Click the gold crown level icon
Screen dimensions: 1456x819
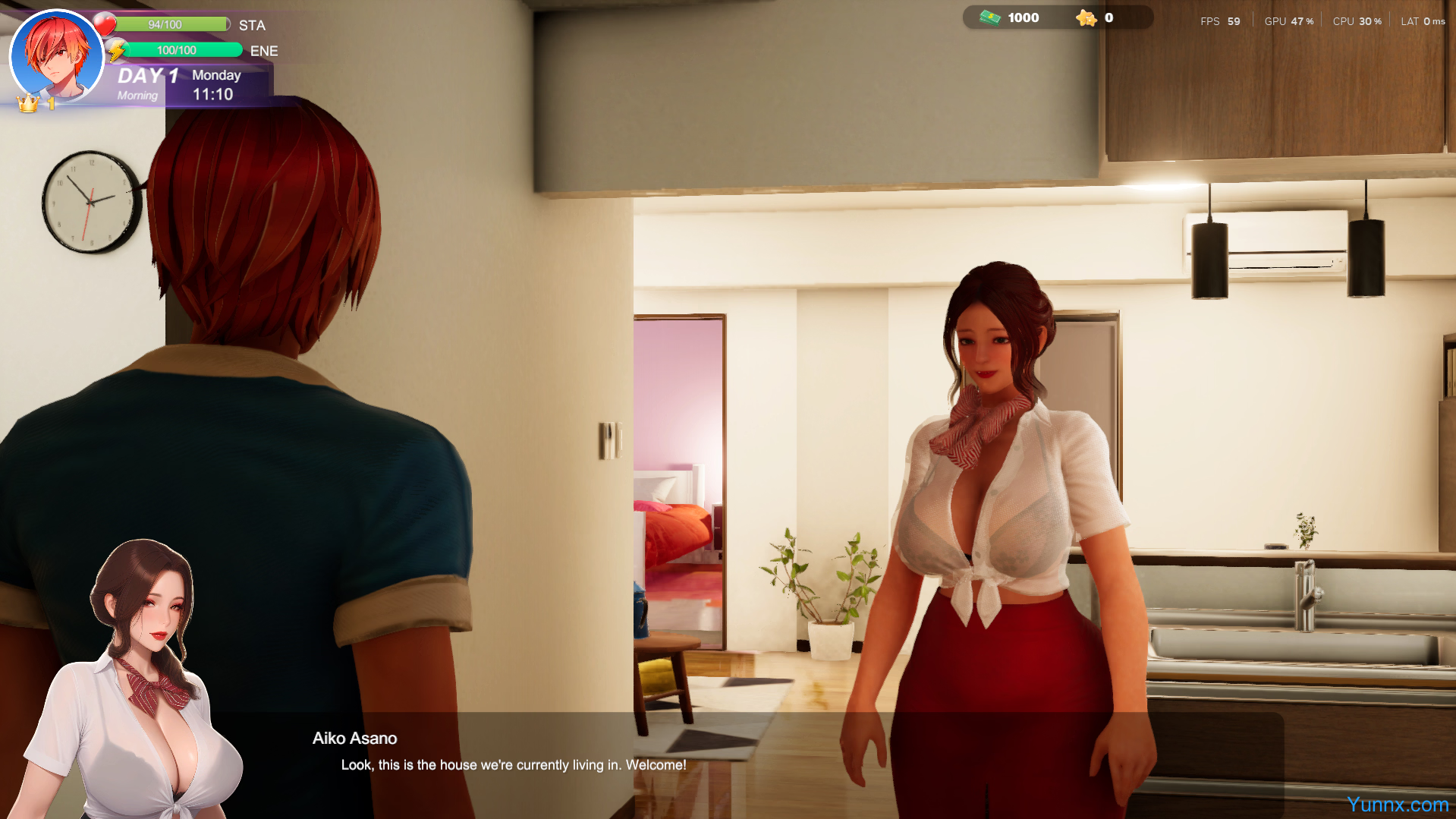click(28, 103)
